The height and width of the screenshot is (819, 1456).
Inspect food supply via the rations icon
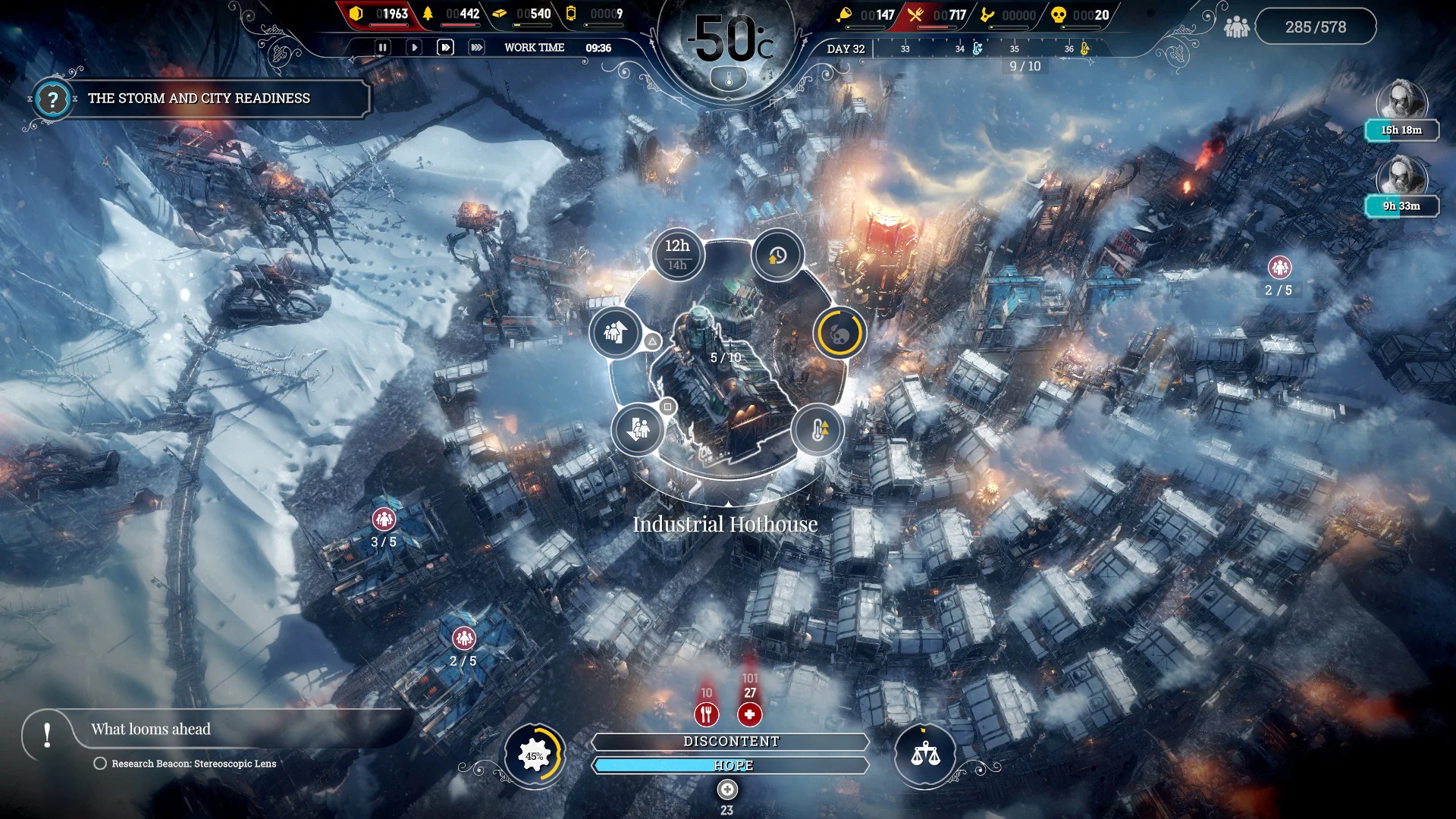706,714
